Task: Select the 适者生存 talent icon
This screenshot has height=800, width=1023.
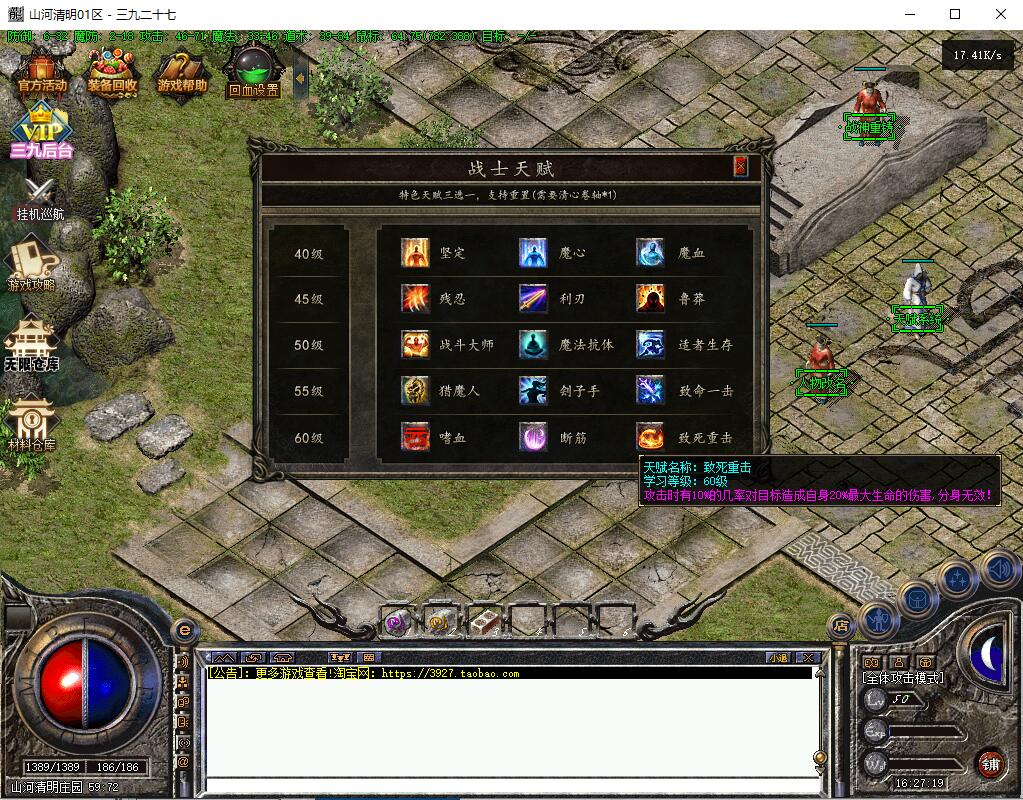Action: tap(651, 345)
